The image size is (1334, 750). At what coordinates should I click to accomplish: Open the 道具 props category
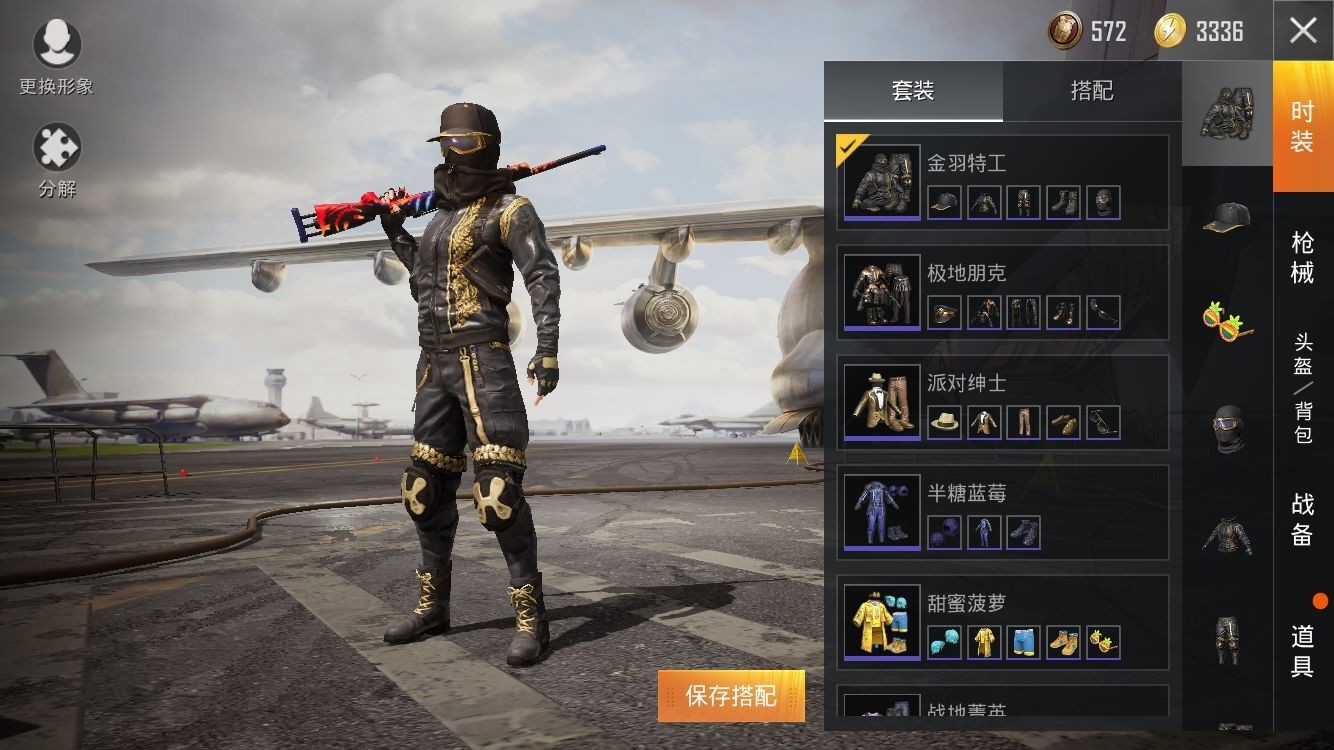(1301, 641)
